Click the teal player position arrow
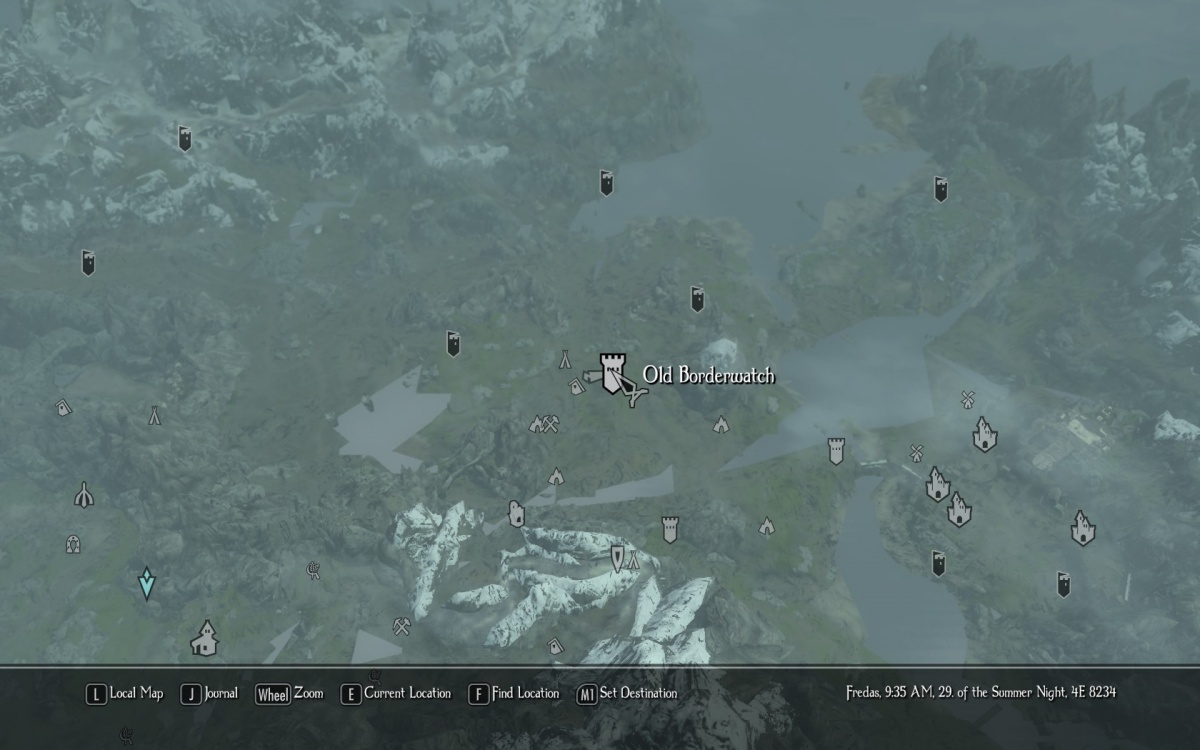Viewport: 1200px width, 750px height. (147, 582)
